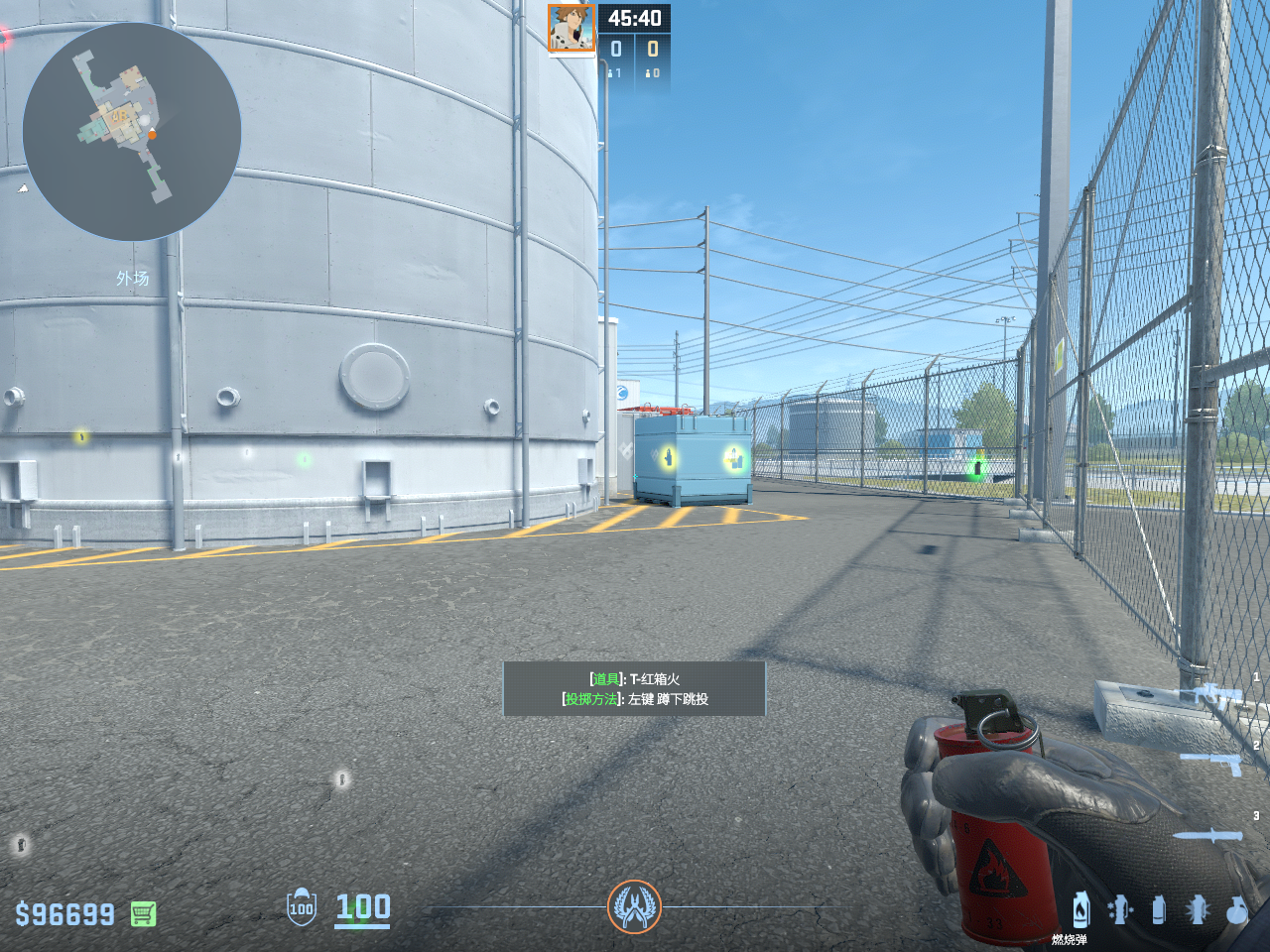The height and width of the screenshot is (952, 1270).
Task: Open the buy menu shopping cart icon
Action: point(143,913)
